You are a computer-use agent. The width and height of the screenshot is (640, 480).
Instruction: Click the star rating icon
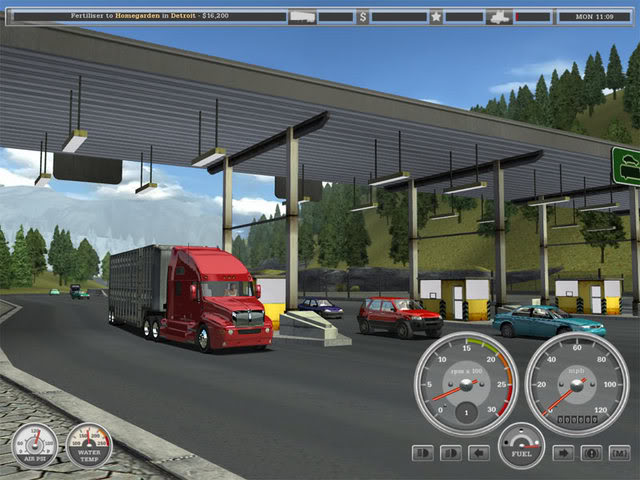tap(436, 16)
